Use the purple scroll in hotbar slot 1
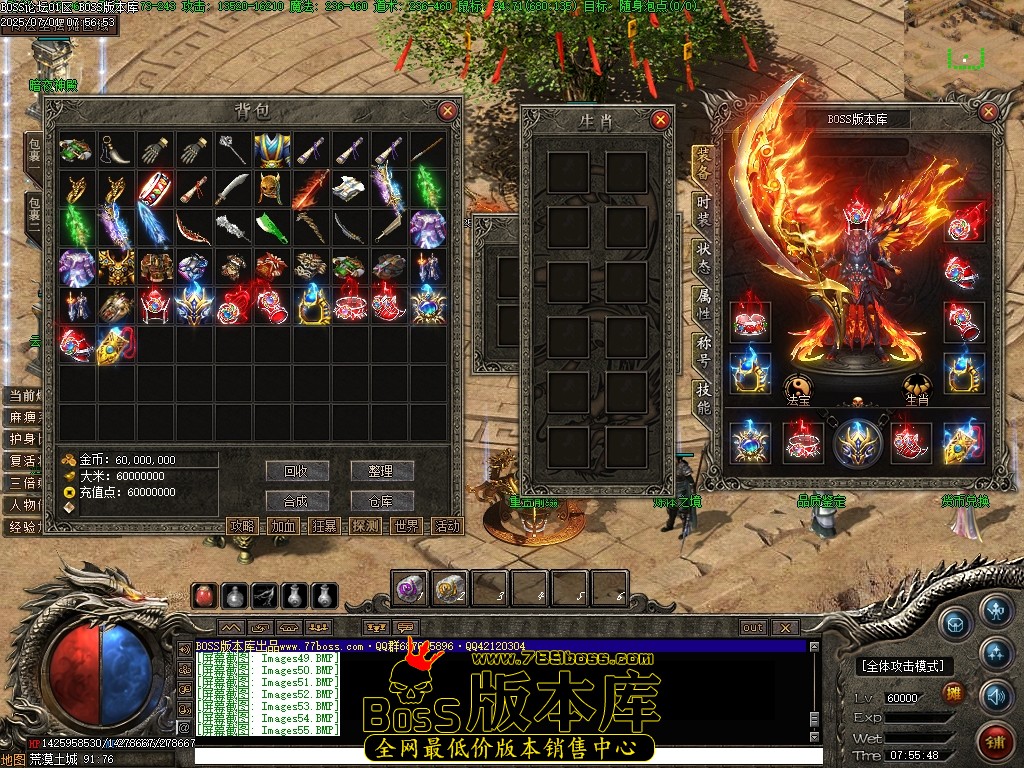Screen dimensions: 1024x768 [x=410, y=588]
